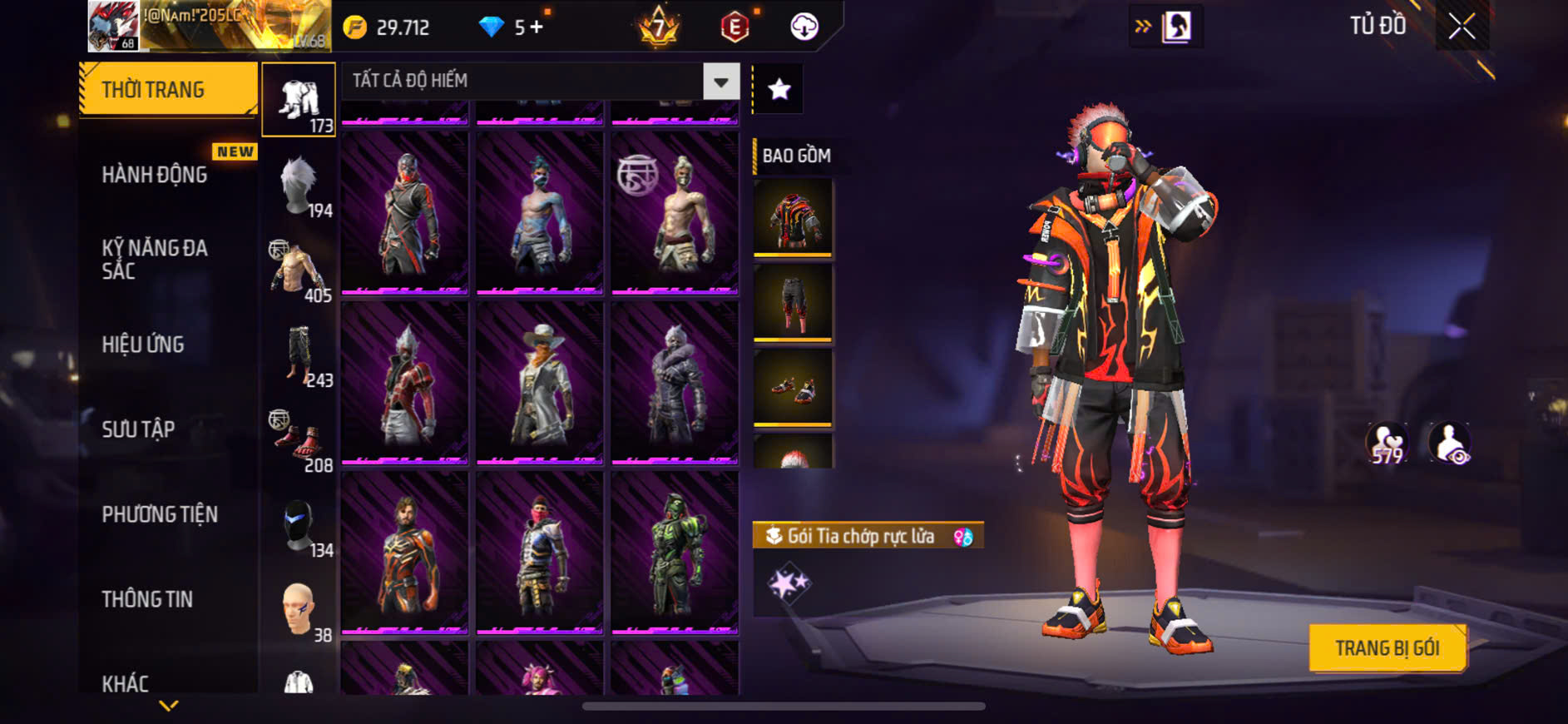
Task: Toggle the character preview eye icon
Action: coord(1449,442)
